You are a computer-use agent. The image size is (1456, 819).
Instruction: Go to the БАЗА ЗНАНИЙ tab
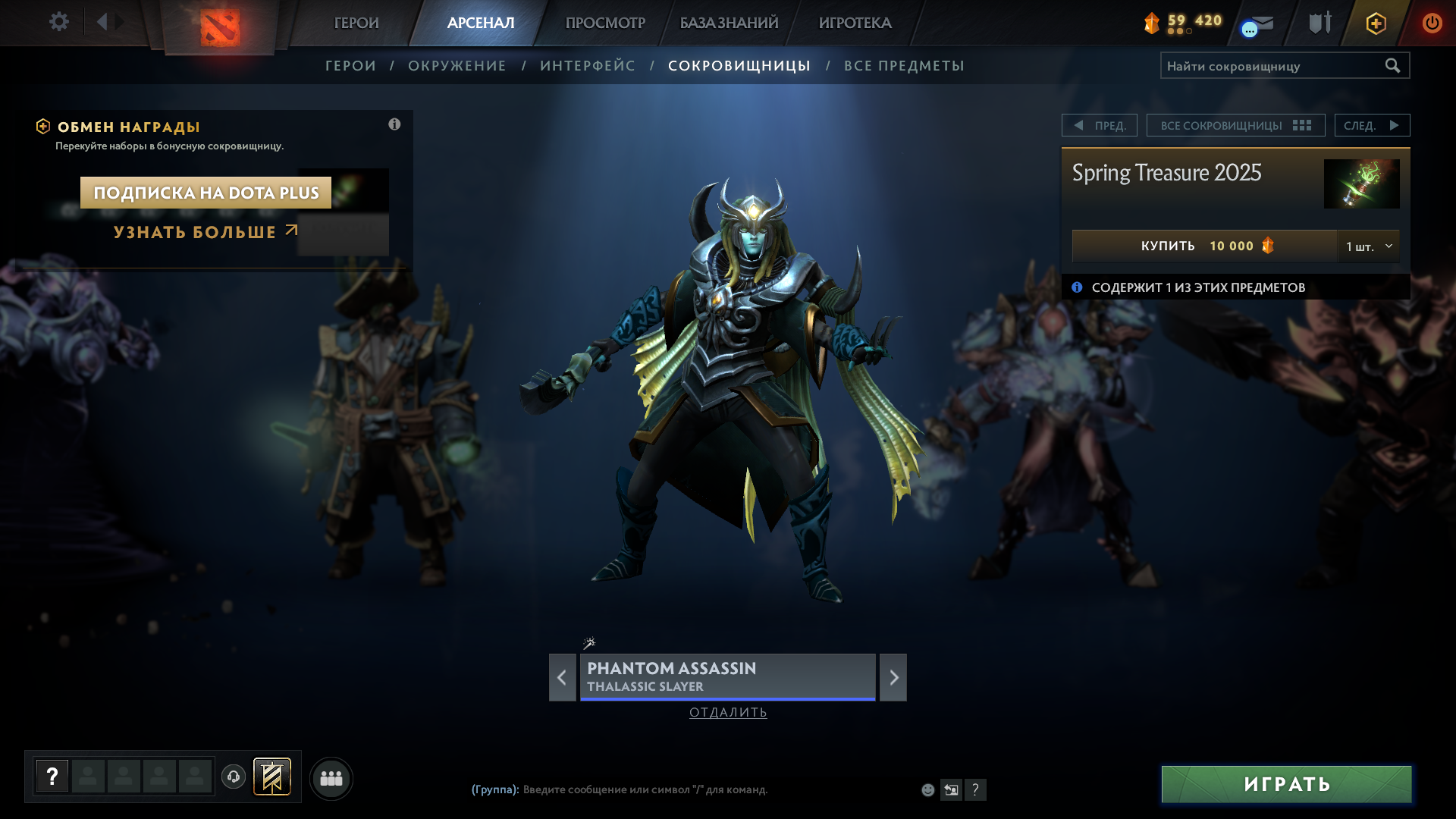coord(729,23)
